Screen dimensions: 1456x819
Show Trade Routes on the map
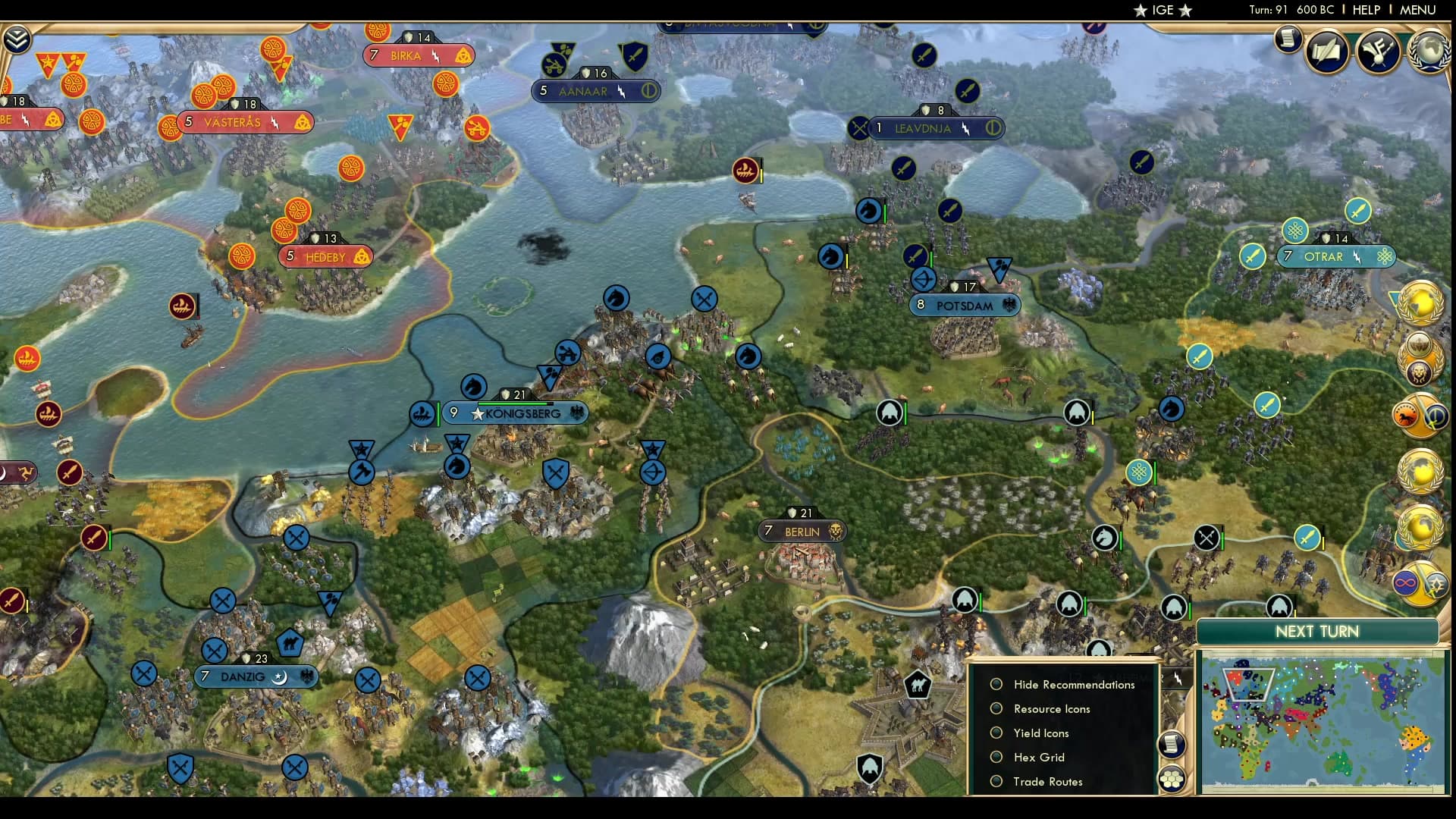tap(996, 781)
